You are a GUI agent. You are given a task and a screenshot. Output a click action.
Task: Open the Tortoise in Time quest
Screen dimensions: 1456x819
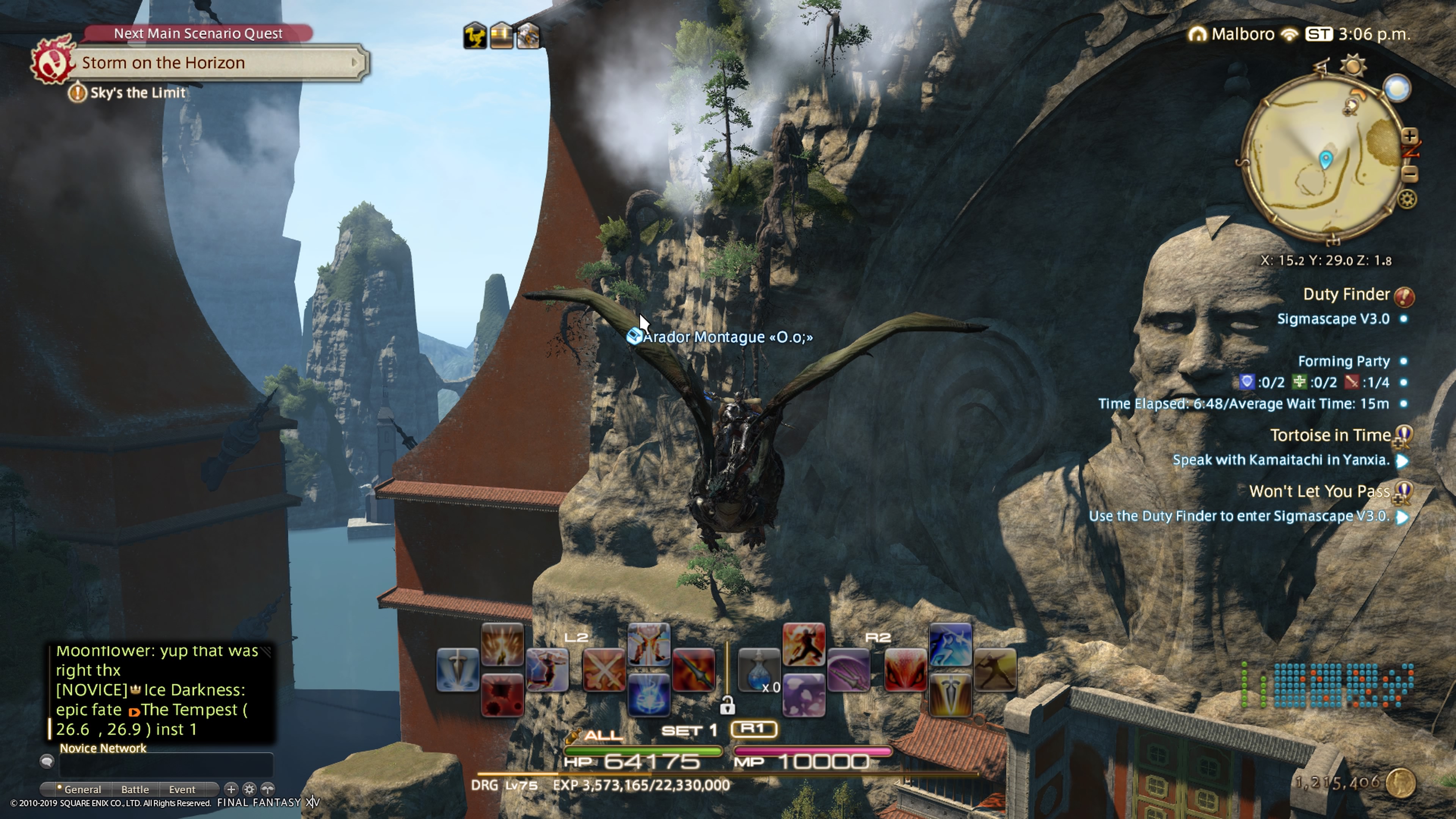[x=1330, y=435]
